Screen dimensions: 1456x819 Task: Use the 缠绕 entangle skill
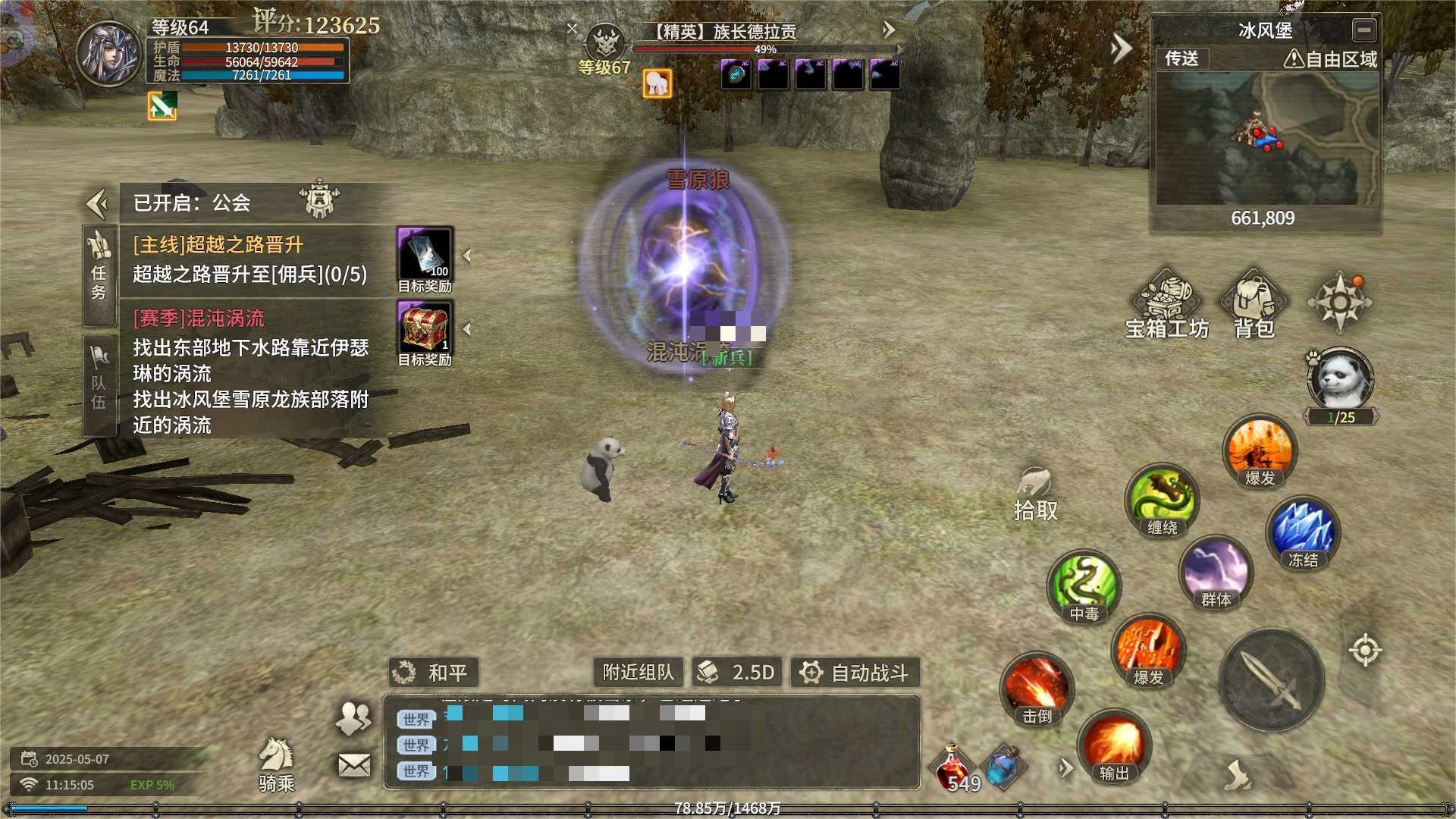click(x=1162, y=500)
